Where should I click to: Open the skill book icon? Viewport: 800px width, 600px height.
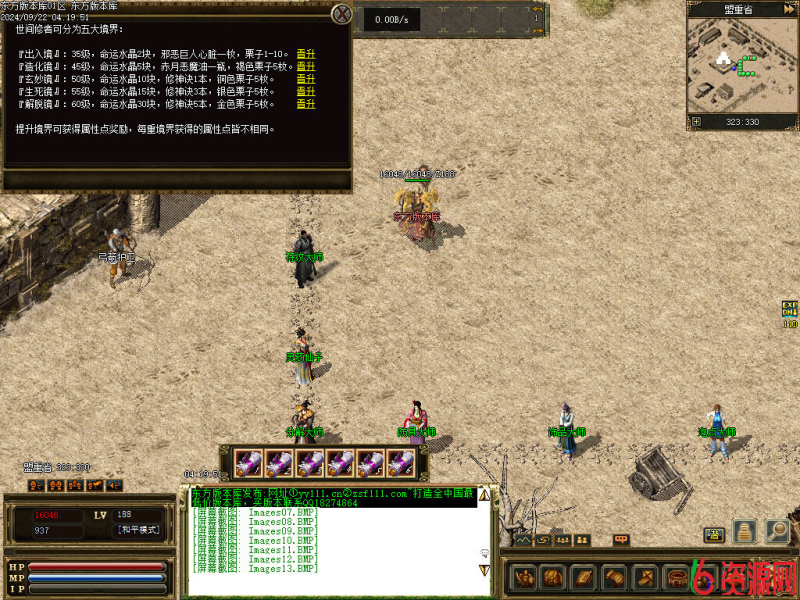point(584,577)
